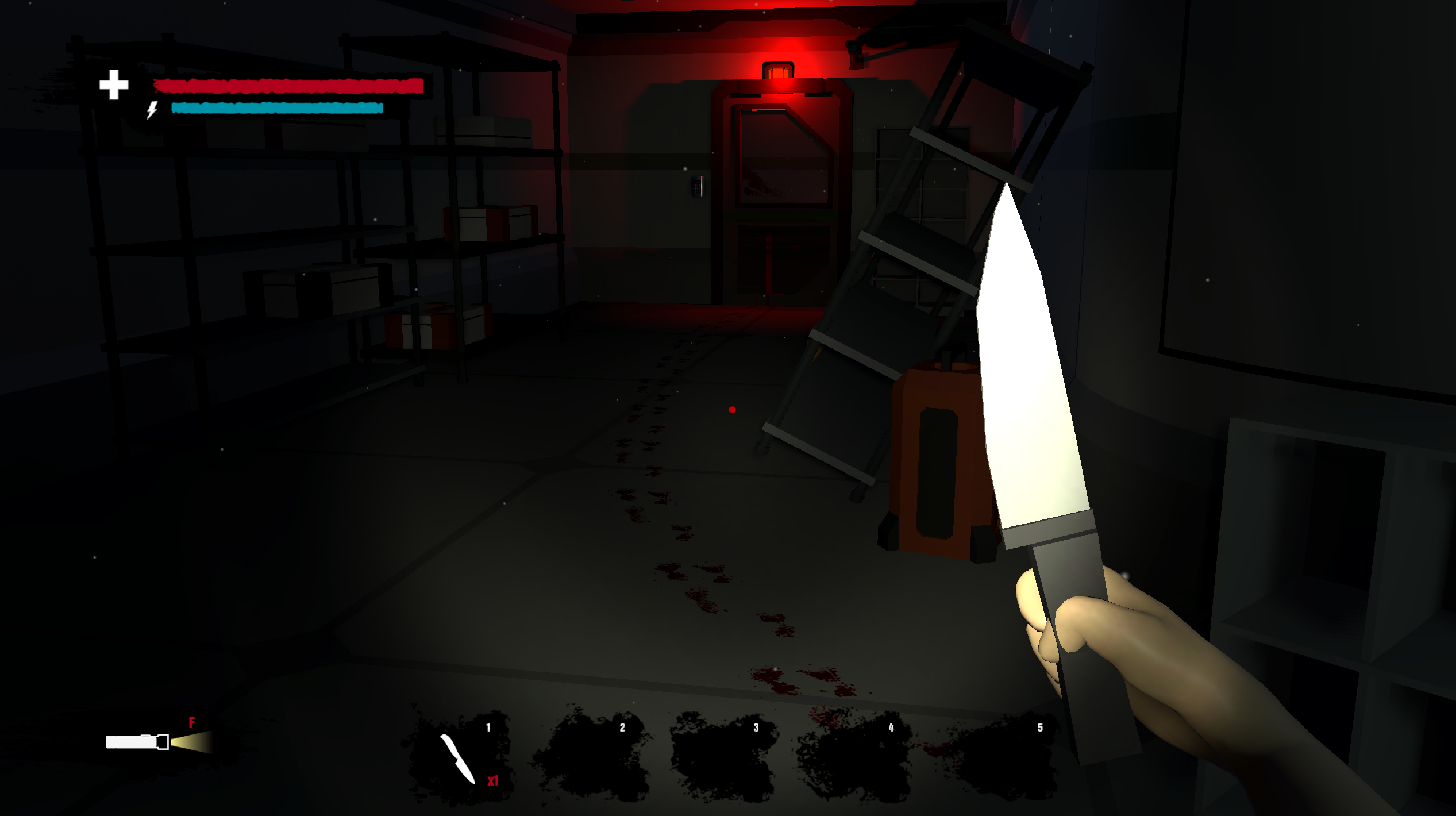
Task: Select the knife in hotbar slot 1
Action: click(x=460, y=757)
